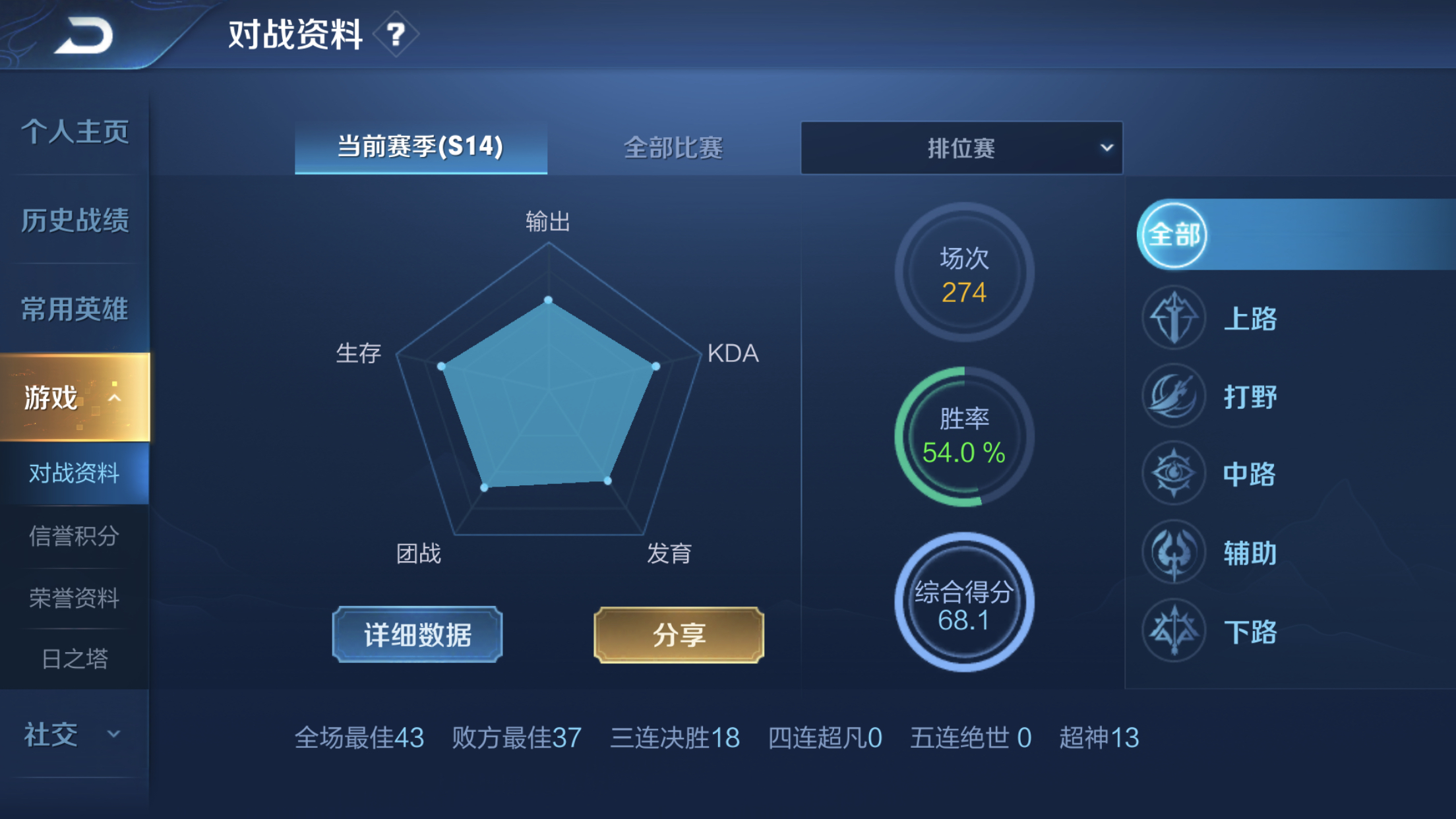The image size is (1456, 819).
Task: Select the 打野 jungle icon
Action: [x=1174, y=396]
